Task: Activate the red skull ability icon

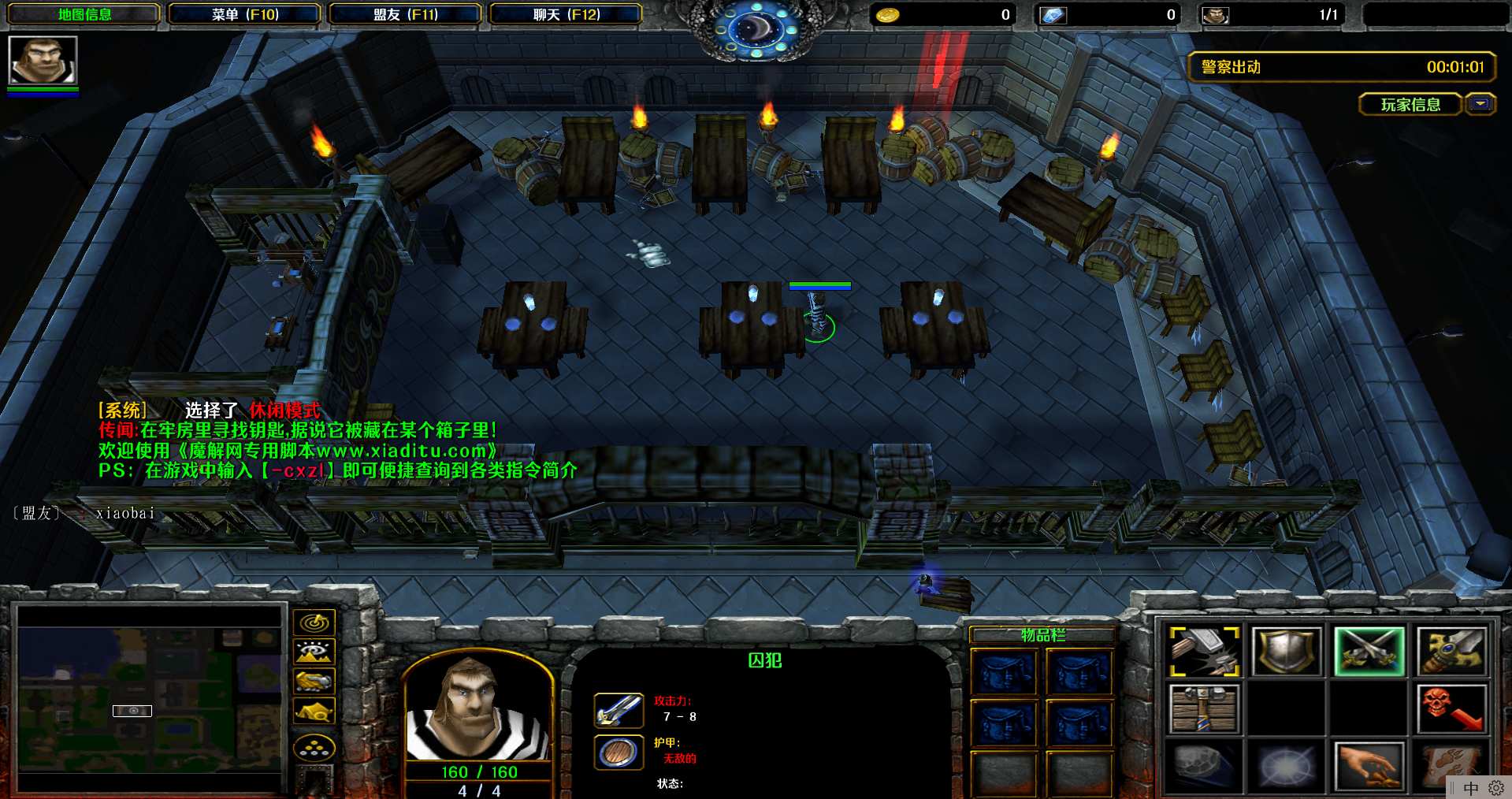Action: [x=1451, y=708]
